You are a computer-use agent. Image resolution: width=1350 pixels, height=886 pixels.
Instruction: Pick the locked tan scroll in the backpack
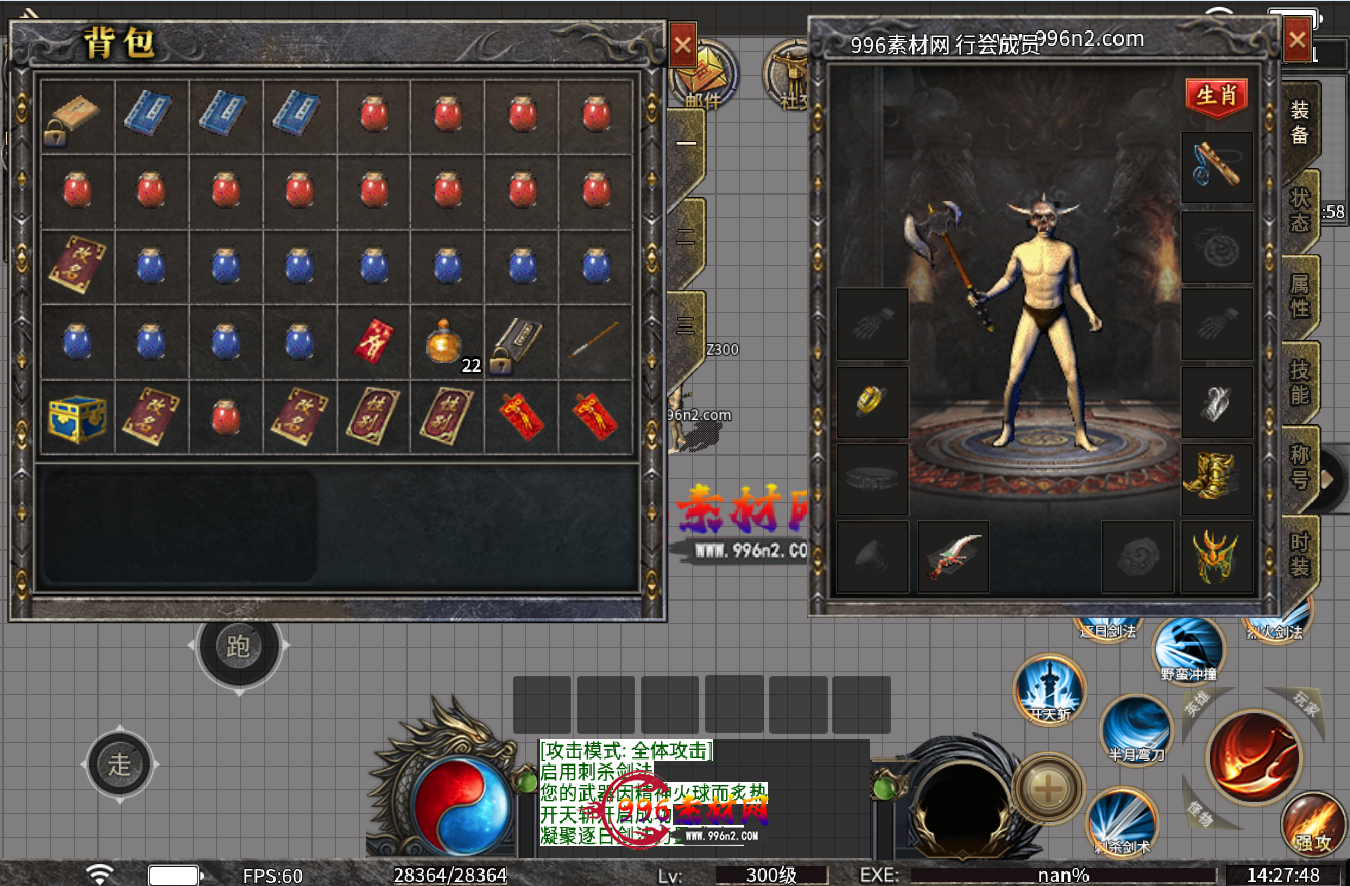[x=77, y=118]
